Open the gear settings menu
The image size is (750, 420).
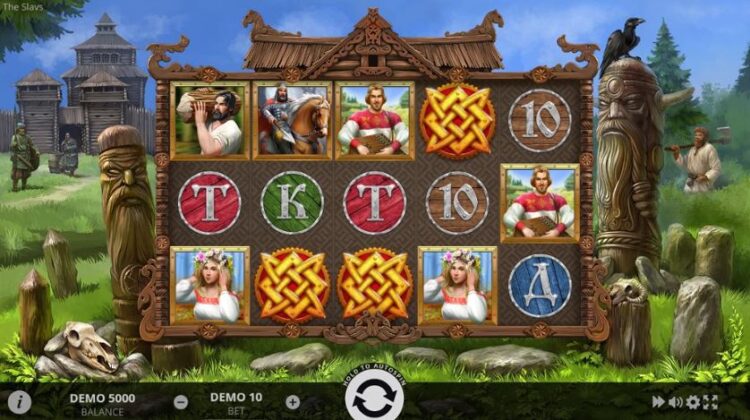pos(693,402)
